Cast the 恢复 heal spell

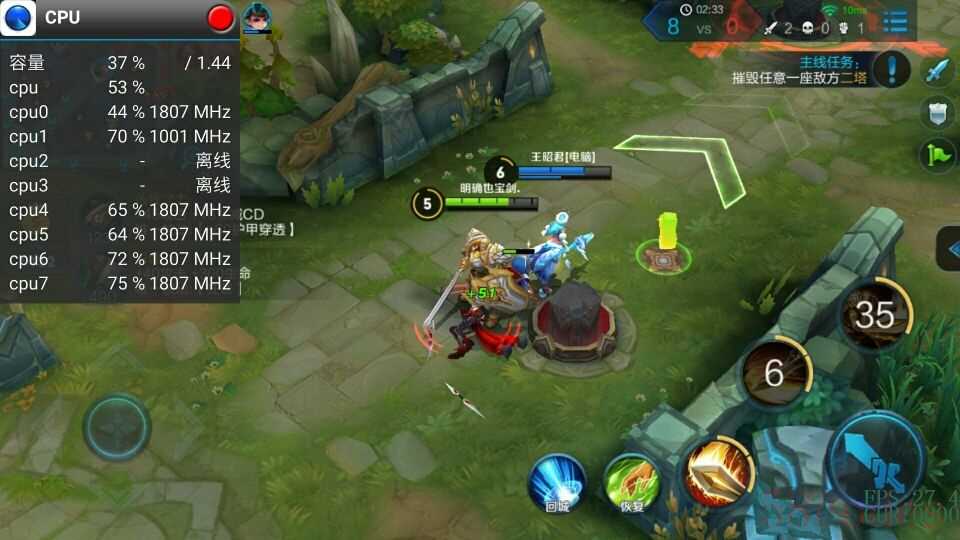coord(632,483)
